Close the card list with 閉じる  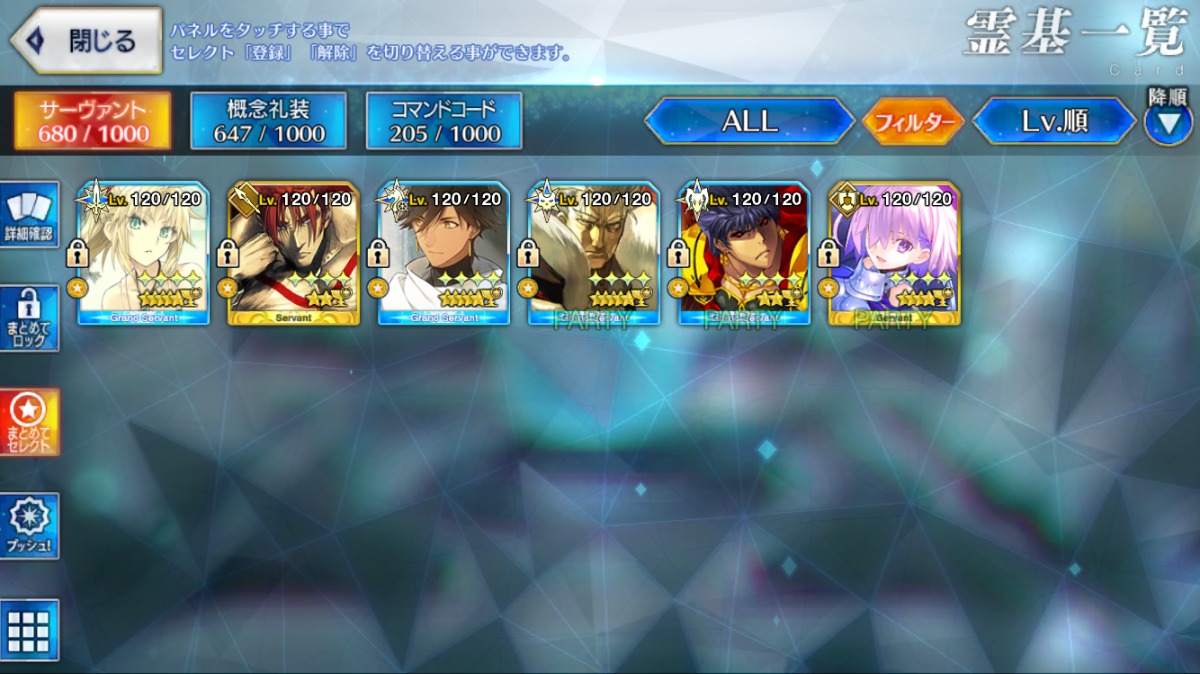(86, 41)
